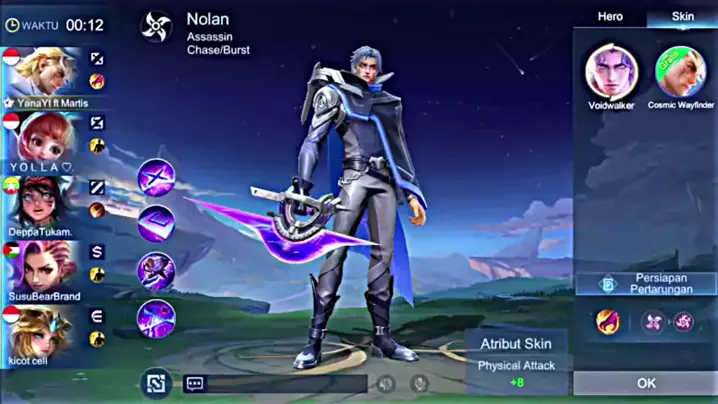View Nolan's purple rift second skill icon
Screen dimensions: 718x404
coord(156,223)
